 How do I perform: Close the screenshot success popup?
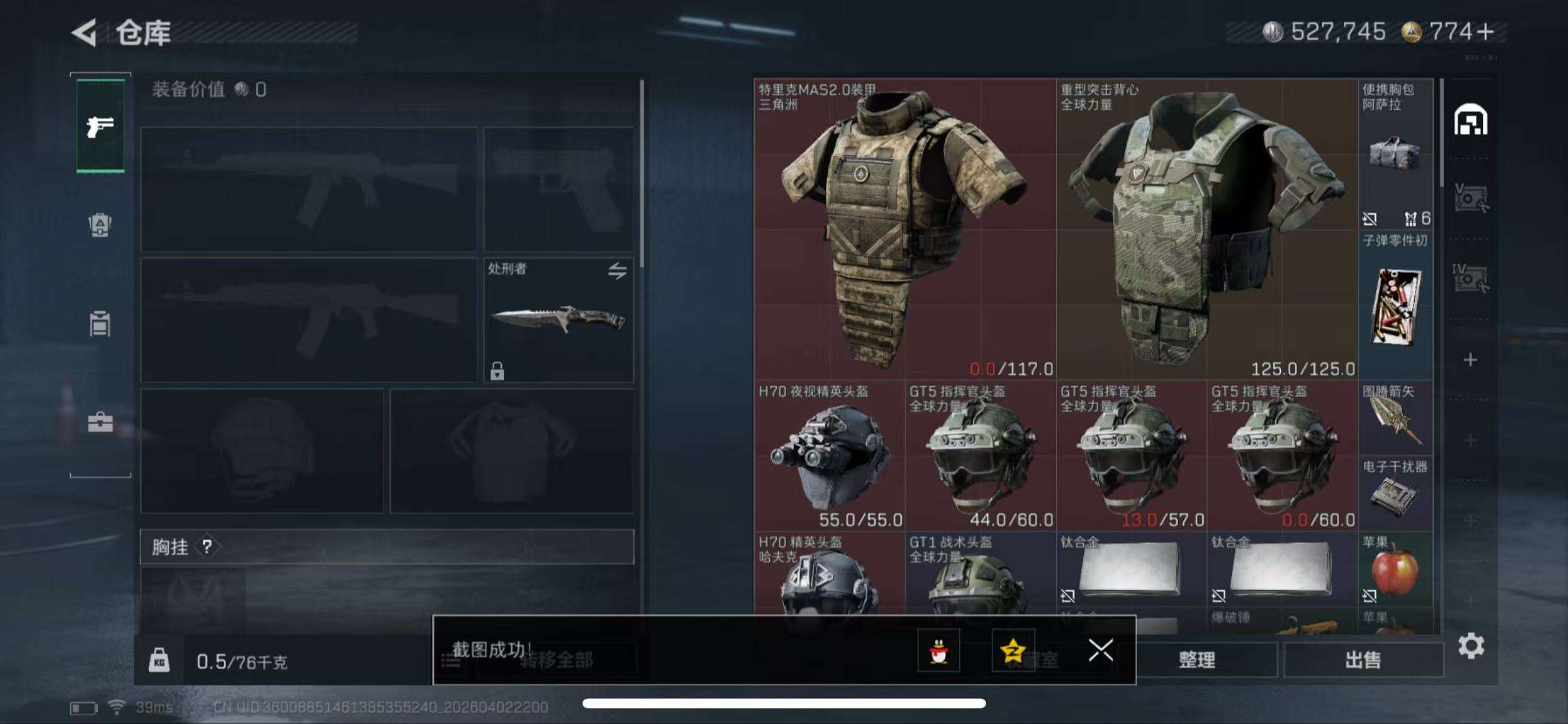coord(1101,650)
